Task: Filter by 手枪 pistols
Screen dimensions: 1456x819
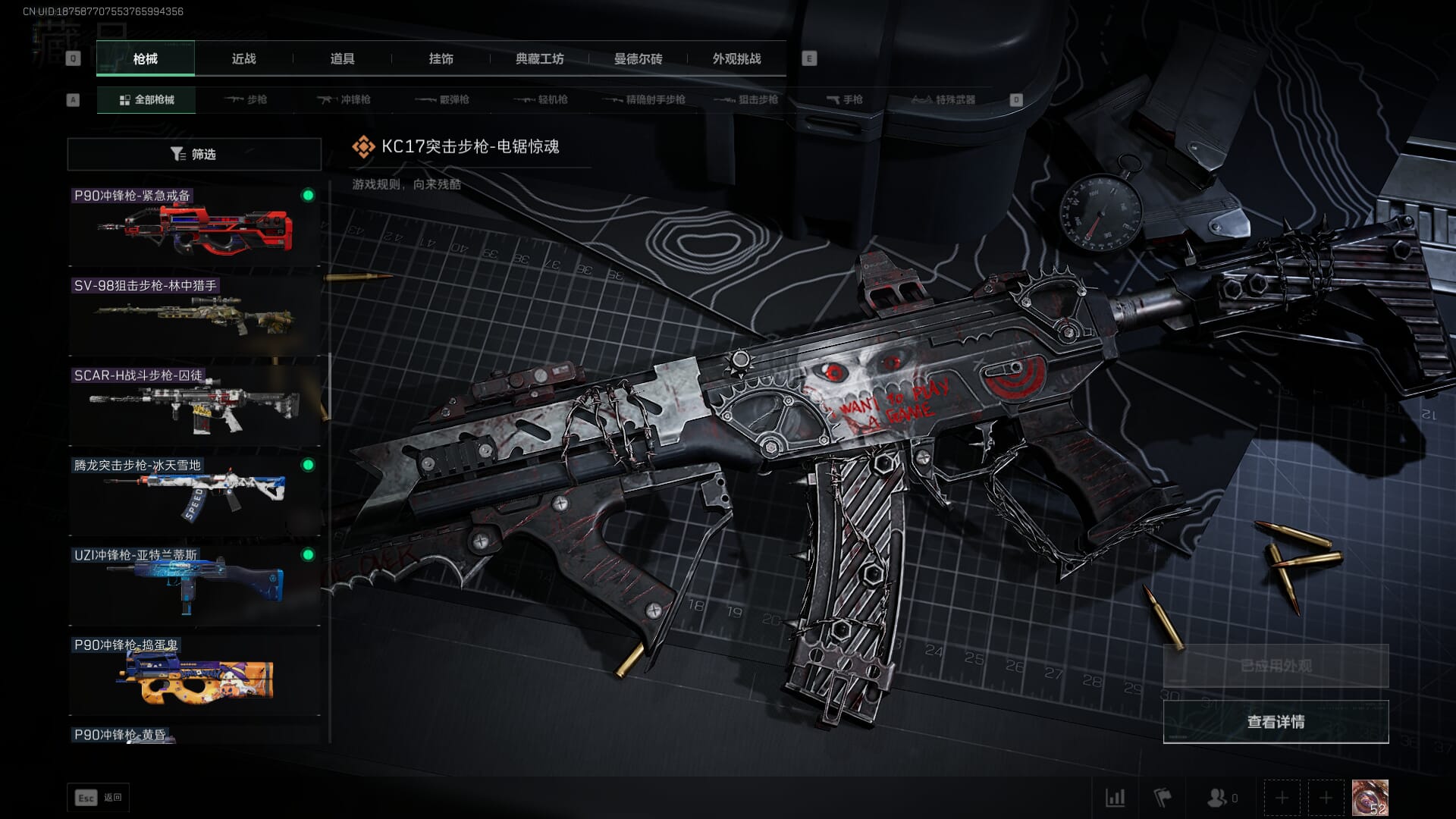Action: point(845,99)
